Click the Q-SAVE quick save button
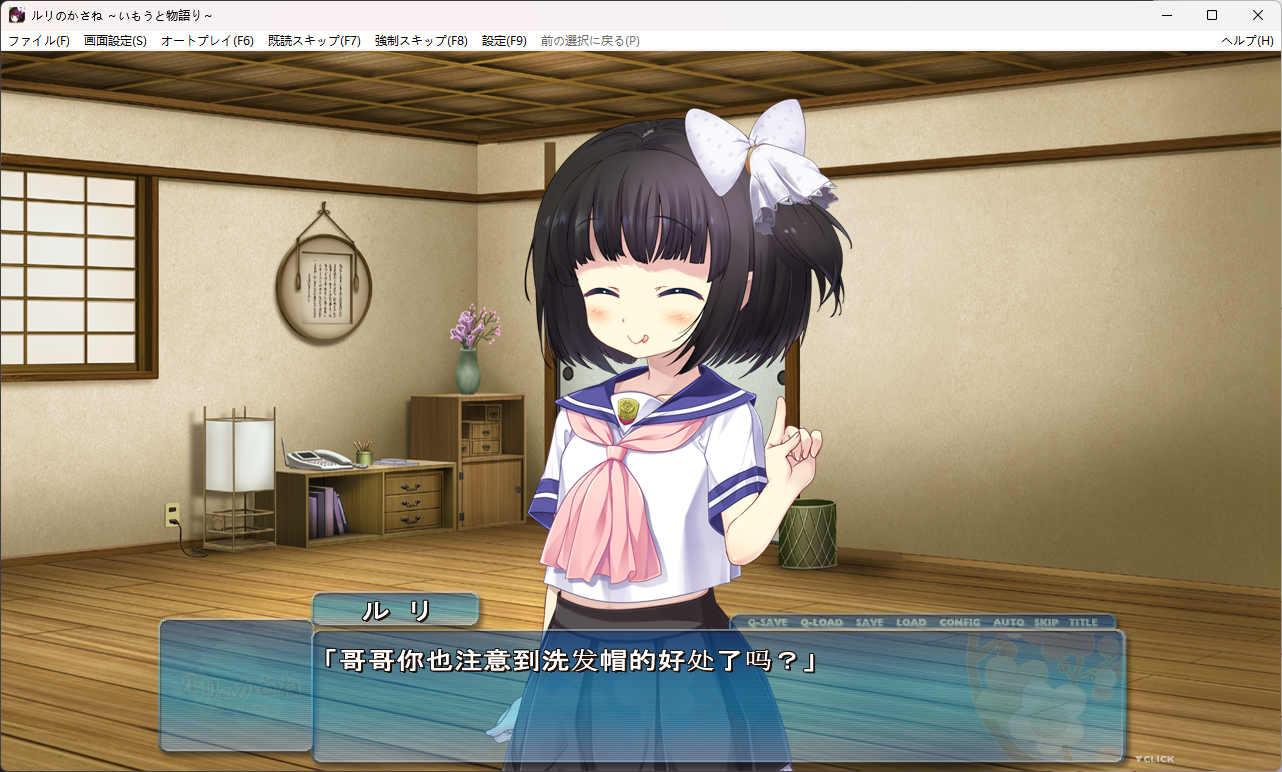Viewport: 1282px width, 772px height. 767,622
